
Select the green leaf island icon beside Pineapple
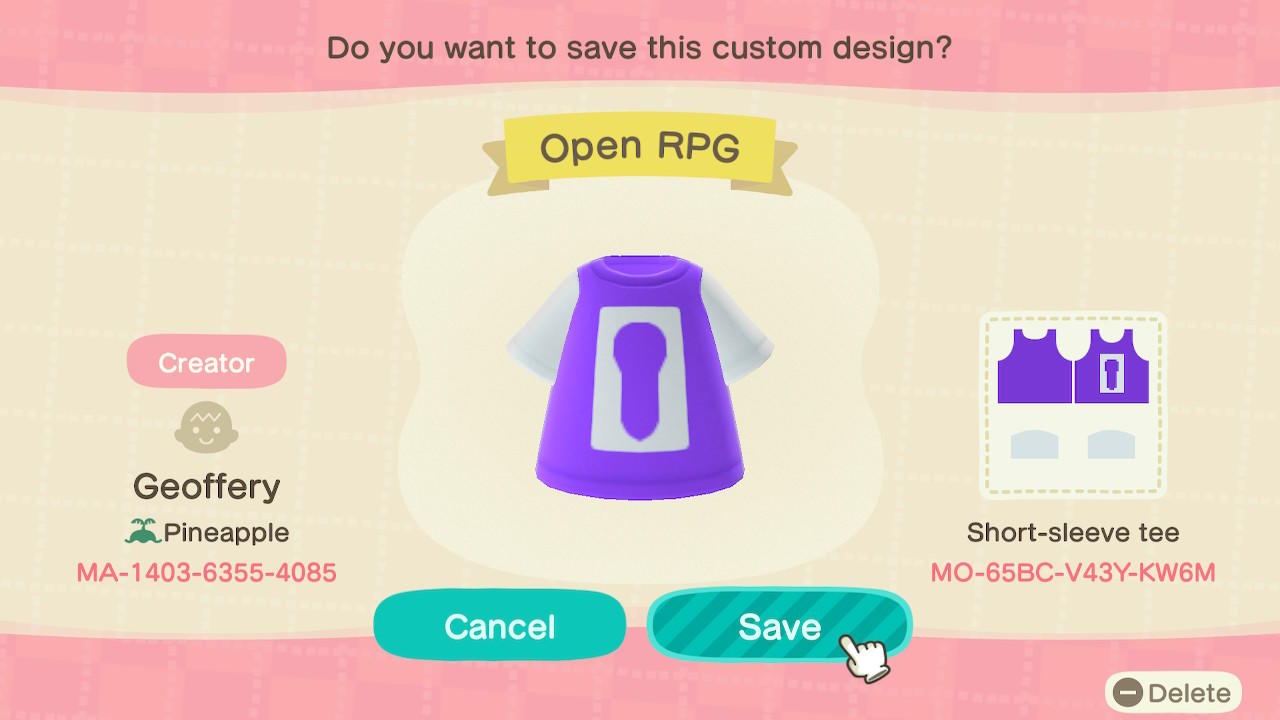point(143,532)
